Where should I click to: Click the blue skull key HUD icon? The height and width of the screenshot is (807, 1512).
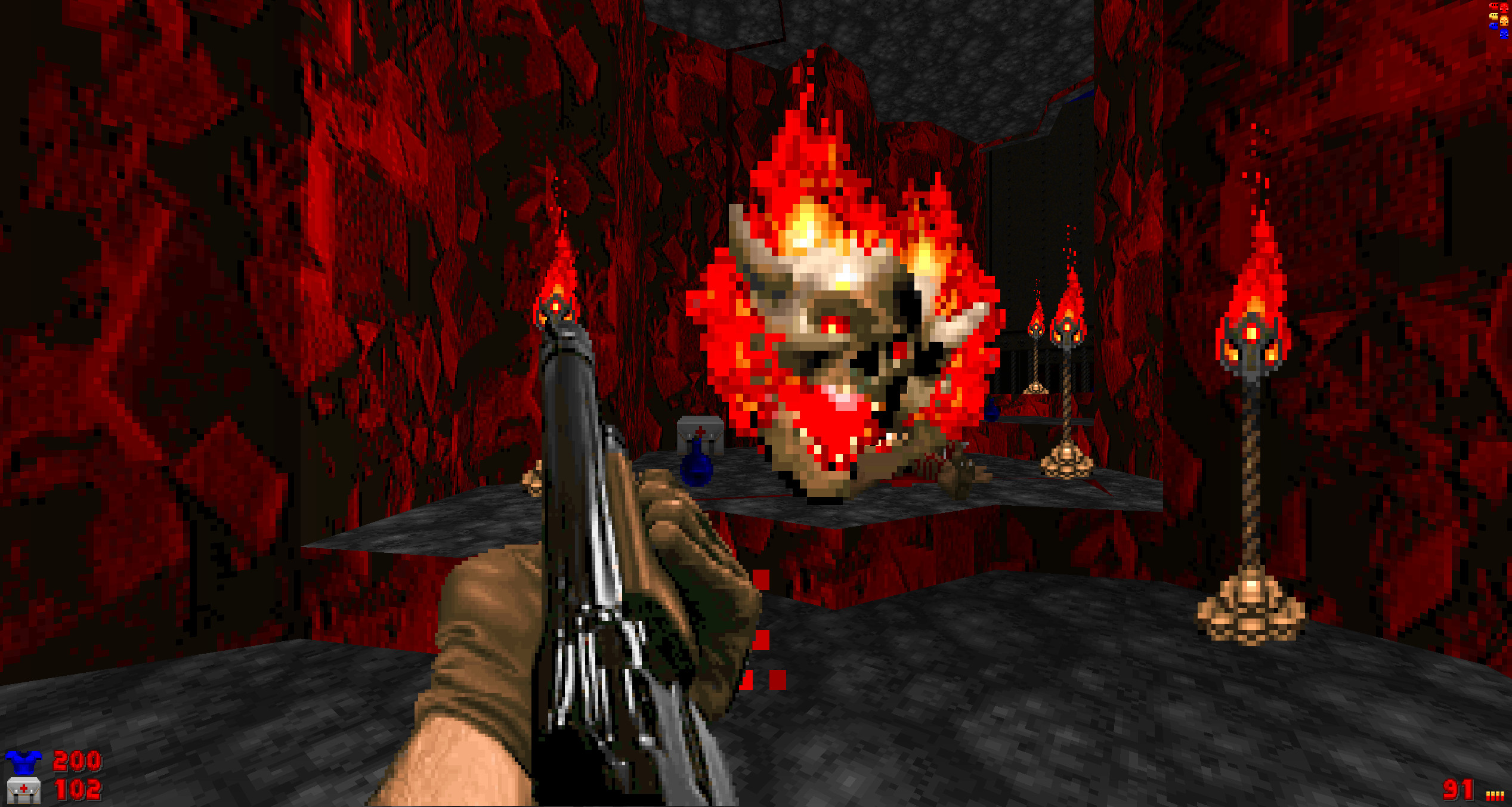click(x=1504, y=34)
